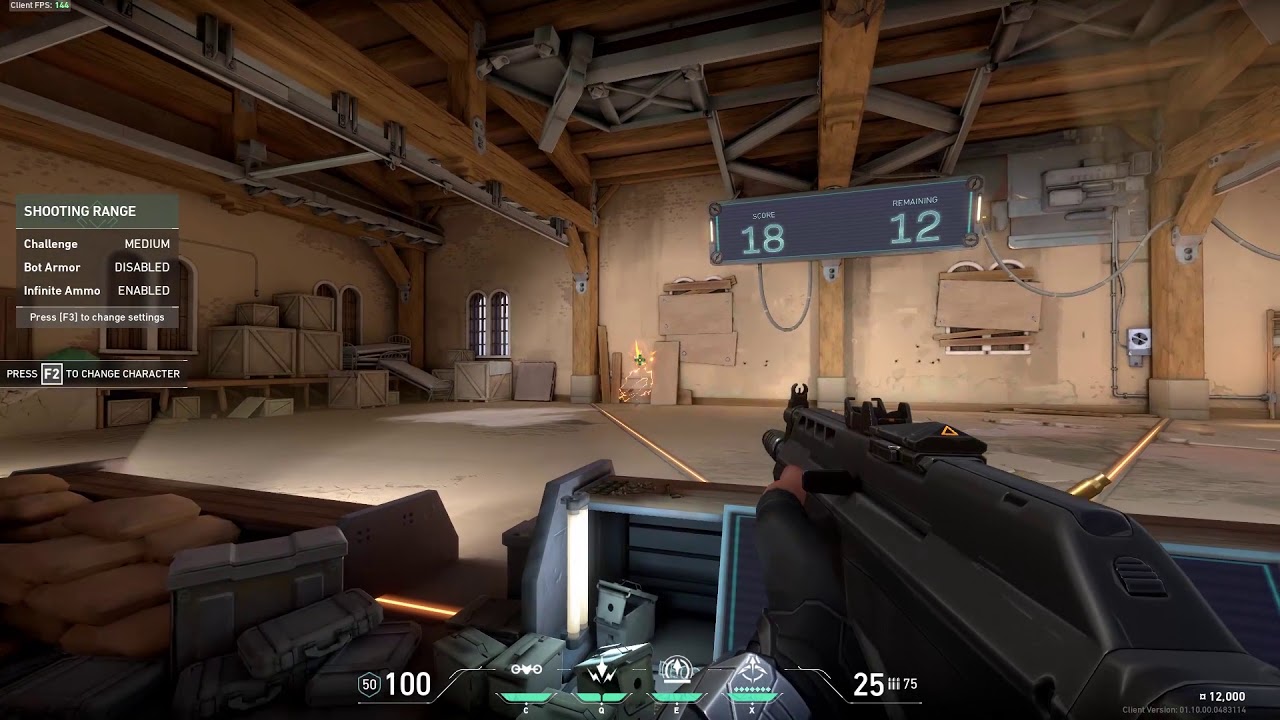
Task: Toggle the Bot Armor setting
Action: [97, 268]
